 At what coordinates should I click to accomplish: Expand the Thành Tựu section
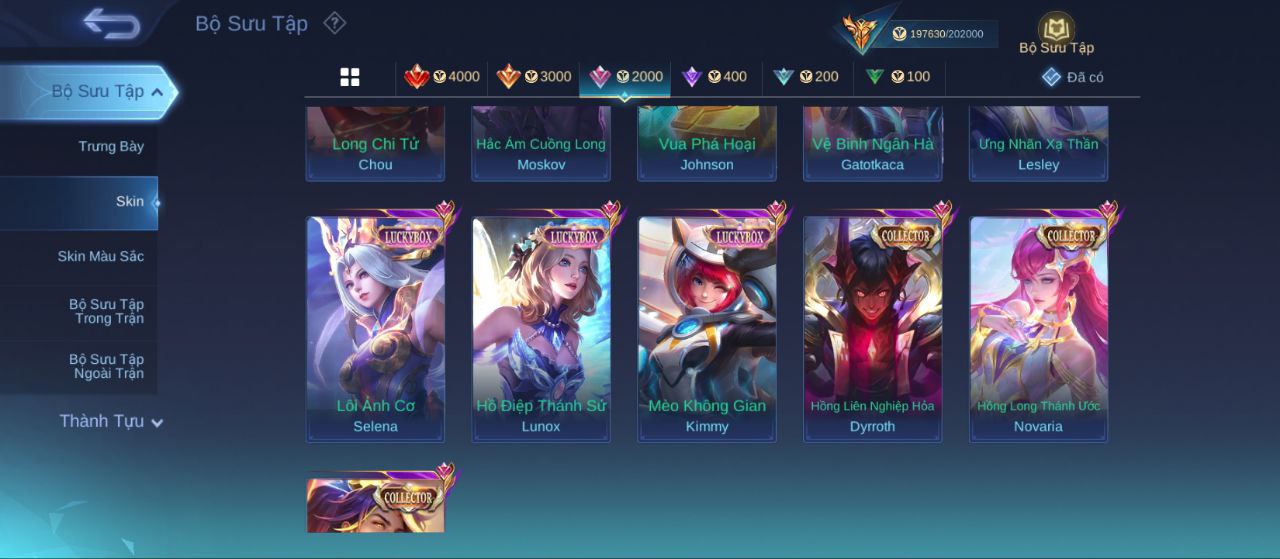(110, 422)
